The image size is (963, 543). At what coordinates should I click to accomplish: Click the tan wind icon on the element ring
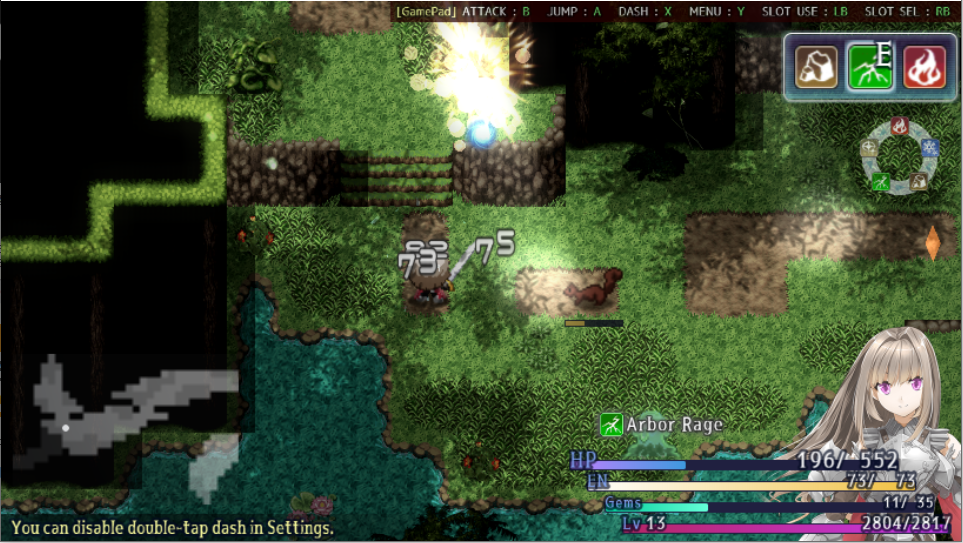869,148
